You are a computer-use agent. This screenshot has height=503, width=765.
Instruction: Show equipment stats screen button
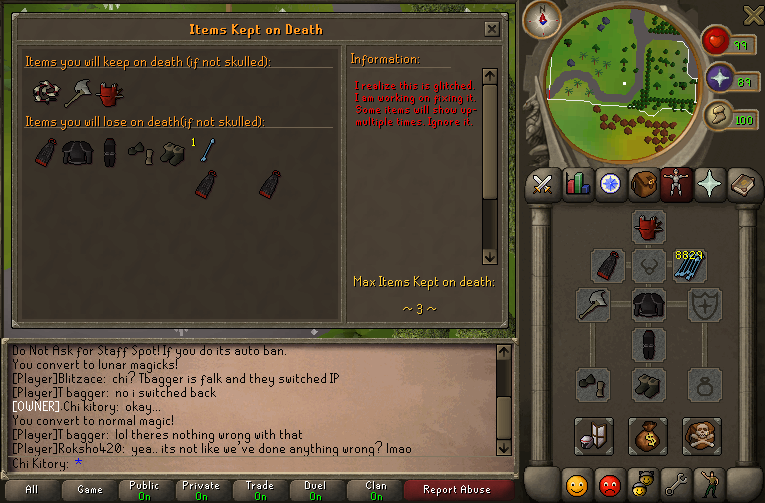click(593, 435)
